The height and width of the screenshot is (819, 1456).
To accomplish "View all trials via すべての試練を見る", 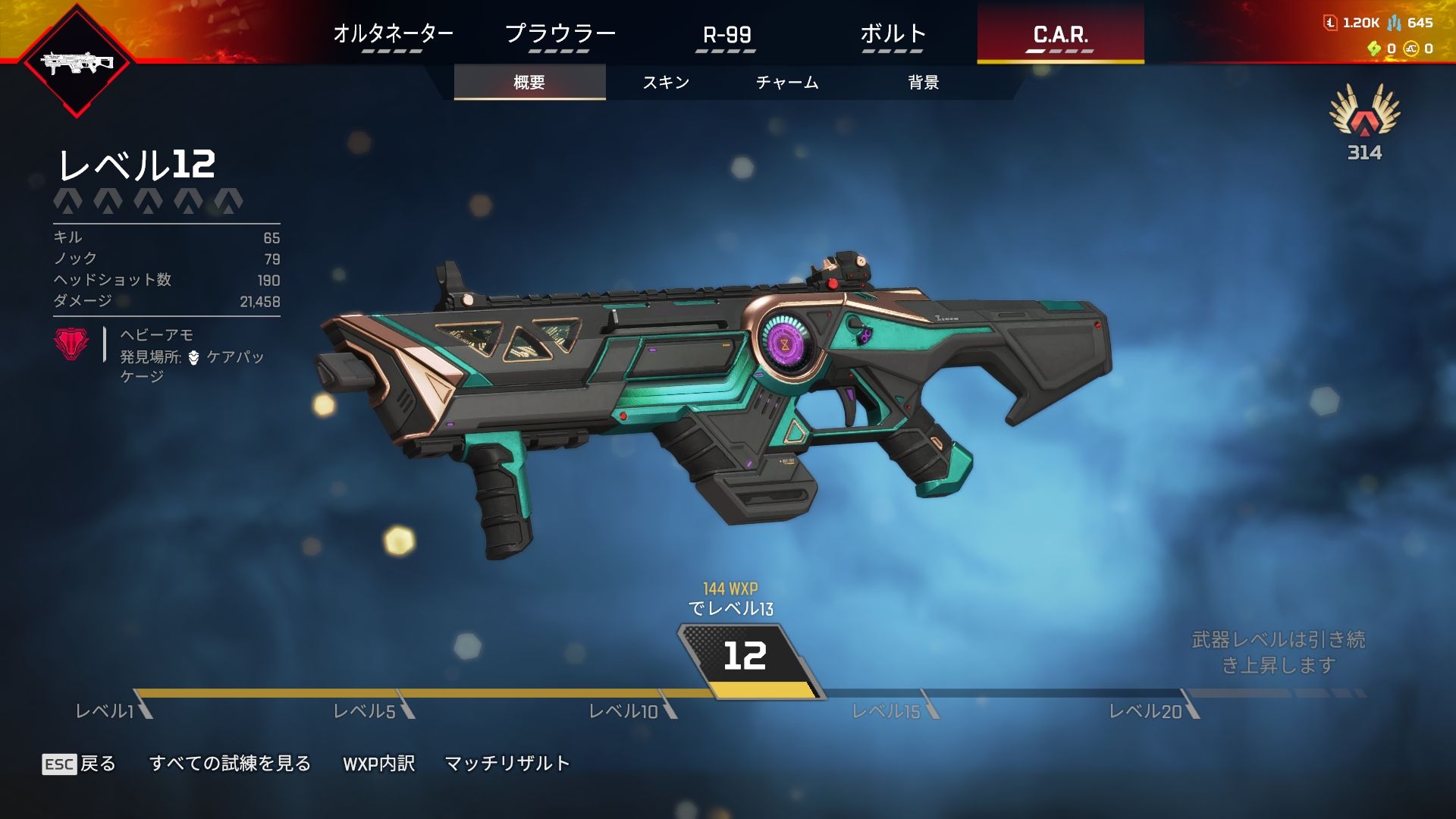I will click(230, 764).
